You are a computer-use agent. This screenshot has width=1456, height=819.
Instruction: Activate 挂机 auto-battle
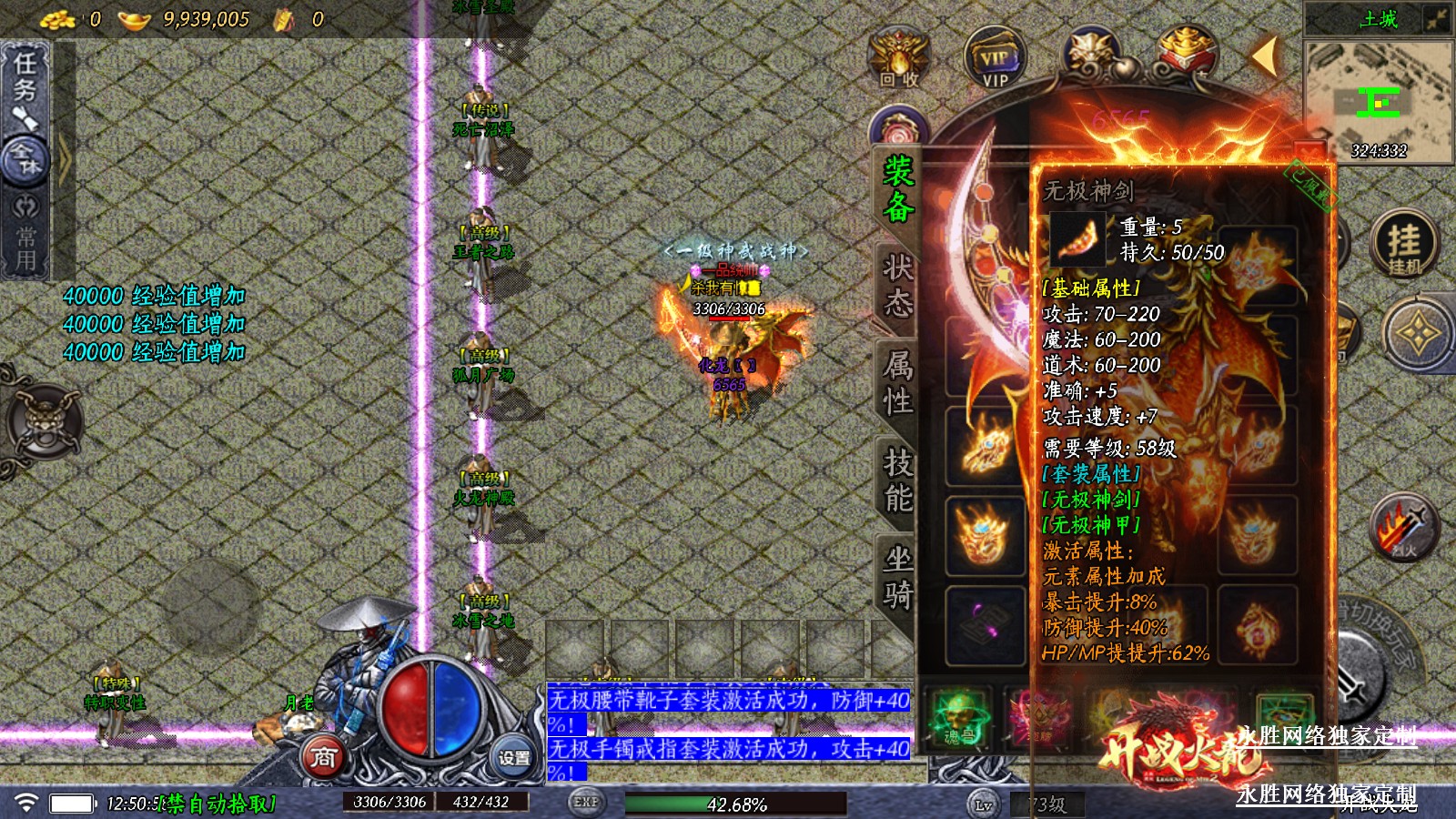click(x=1404, y=244)
